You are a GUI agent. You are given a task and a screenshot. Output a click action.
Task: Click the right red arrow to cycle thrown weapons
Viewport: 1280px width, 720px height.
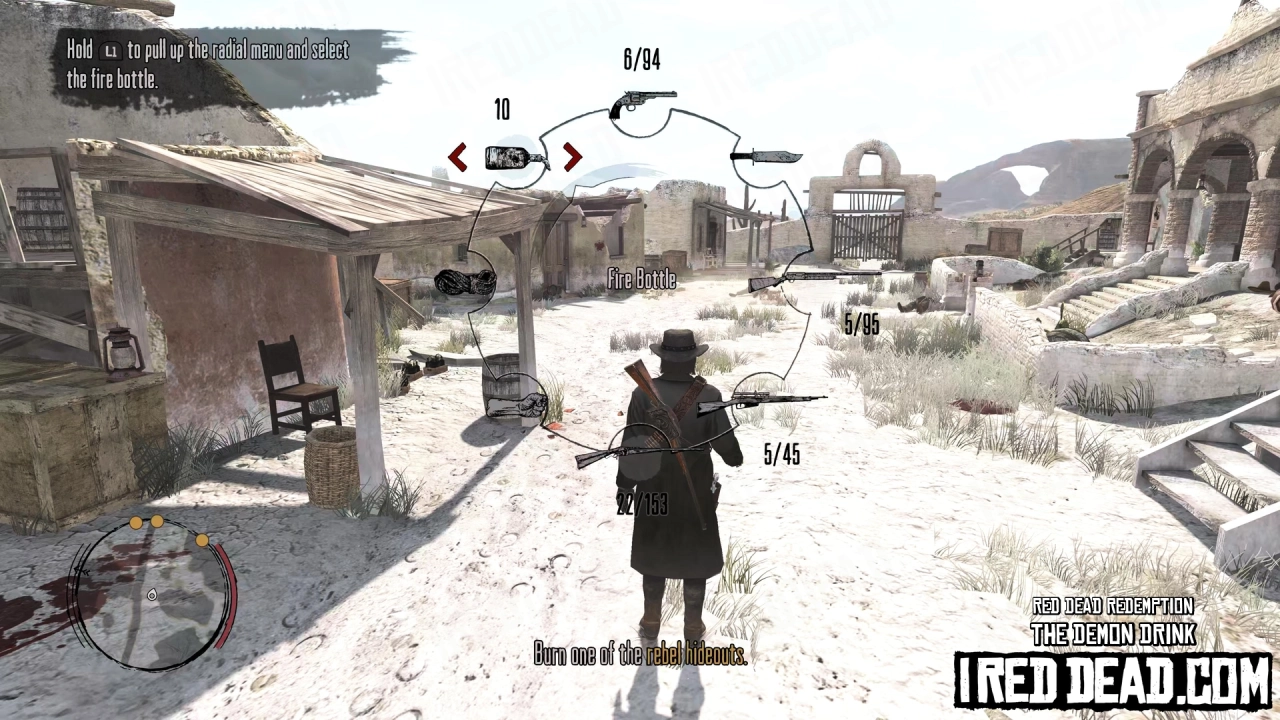[572, 158]
